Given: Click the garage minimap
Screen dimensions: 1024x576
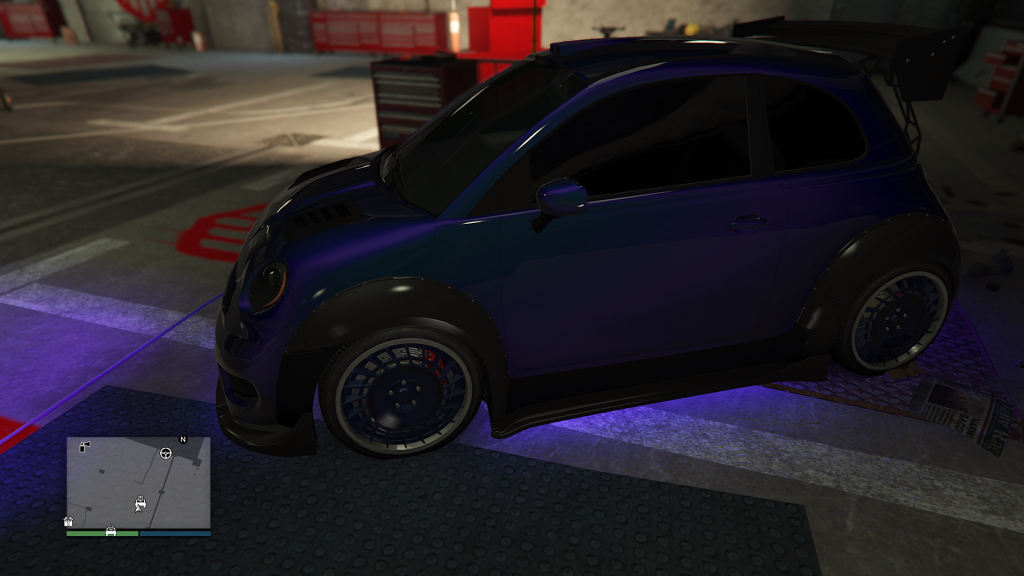Looking at the screenshot, I should tap(138, 482).
